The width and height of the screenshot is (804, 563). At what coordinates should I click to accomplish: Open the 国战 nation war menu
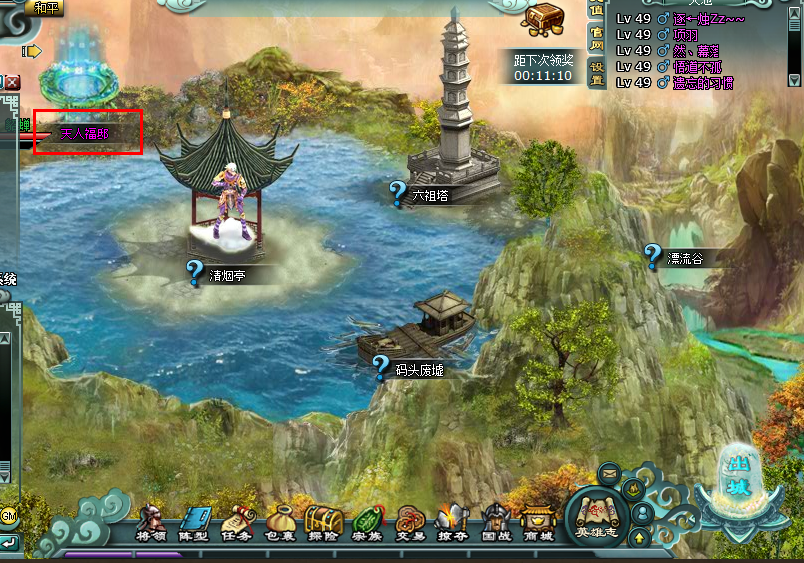[x=495, y=523]
